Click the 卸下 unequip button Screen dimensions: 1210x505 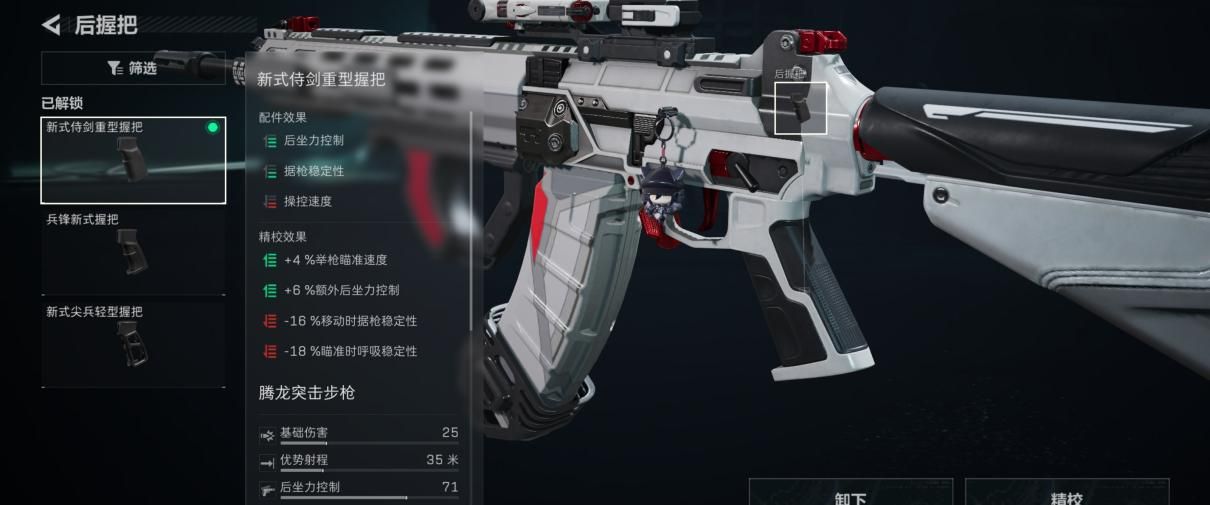coord(850,494)
